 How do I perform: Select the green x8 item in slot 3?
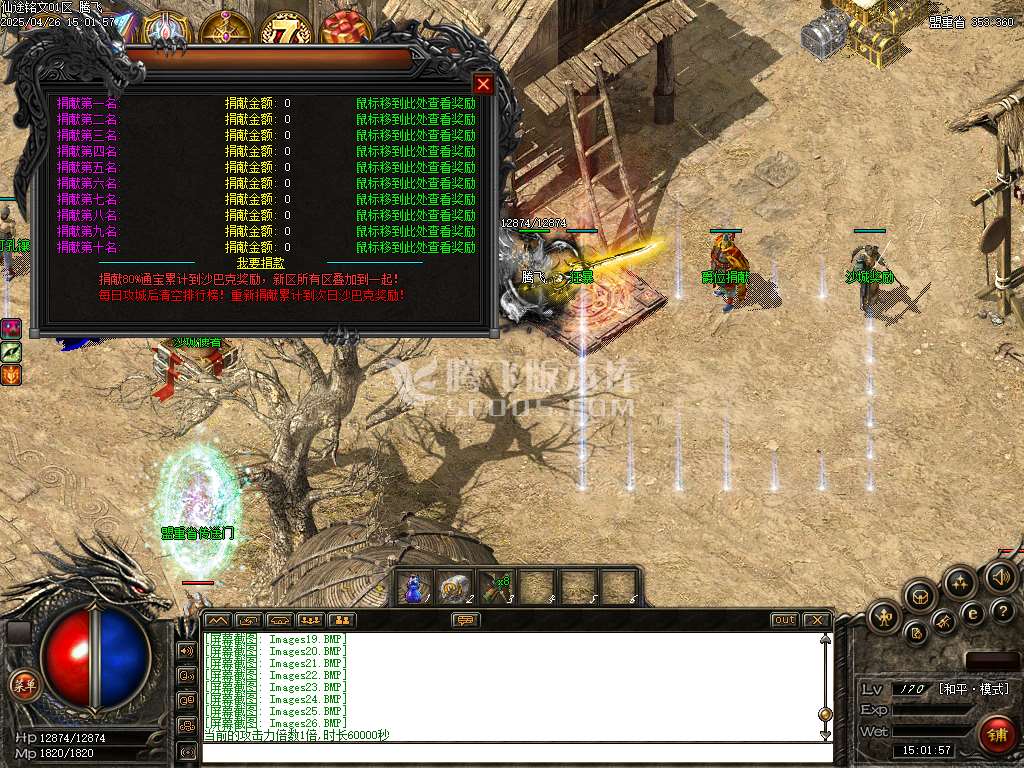(x=496, y=587)
